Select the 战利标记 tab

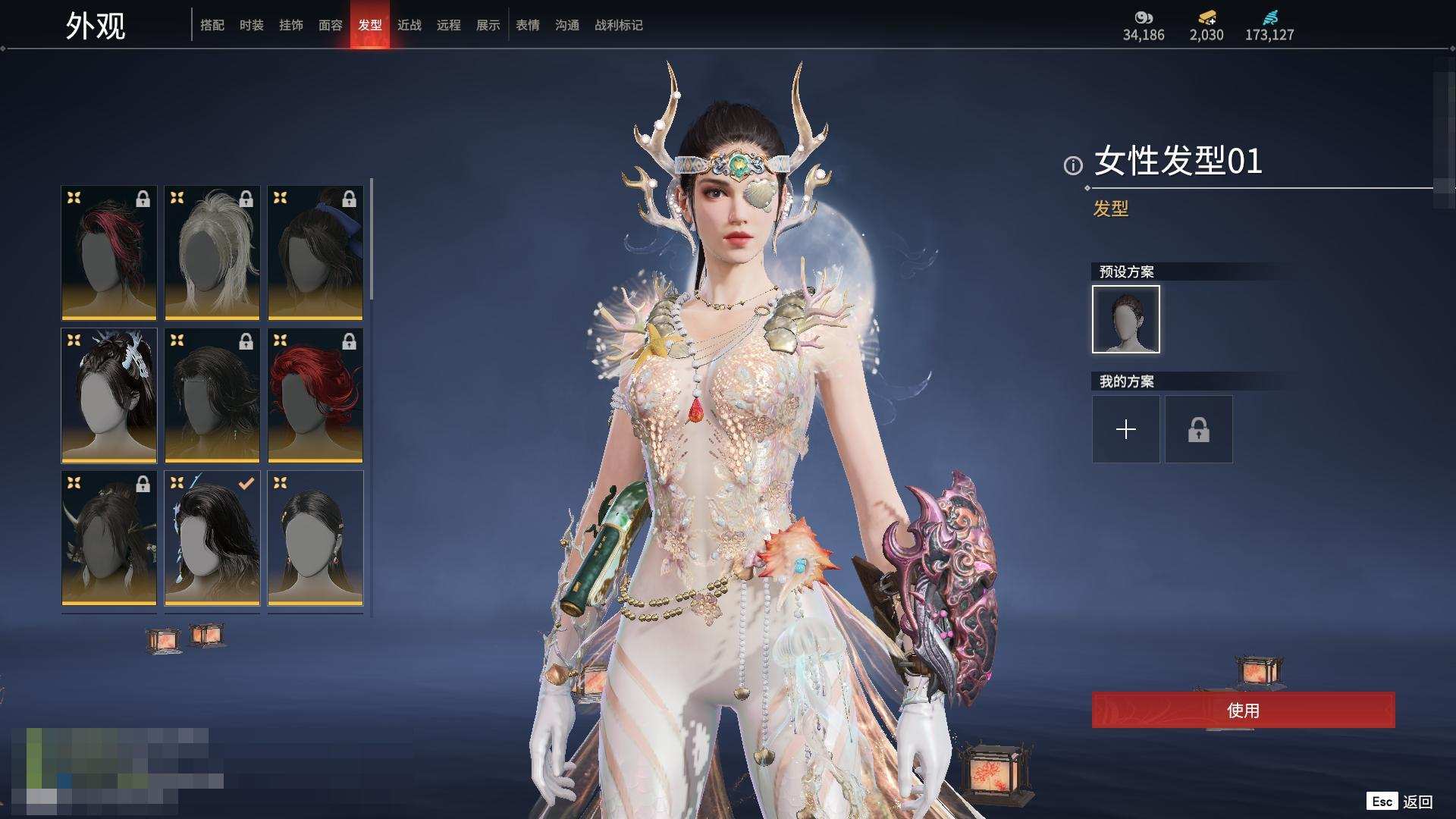pyautogui.click(x=619, y=25)
